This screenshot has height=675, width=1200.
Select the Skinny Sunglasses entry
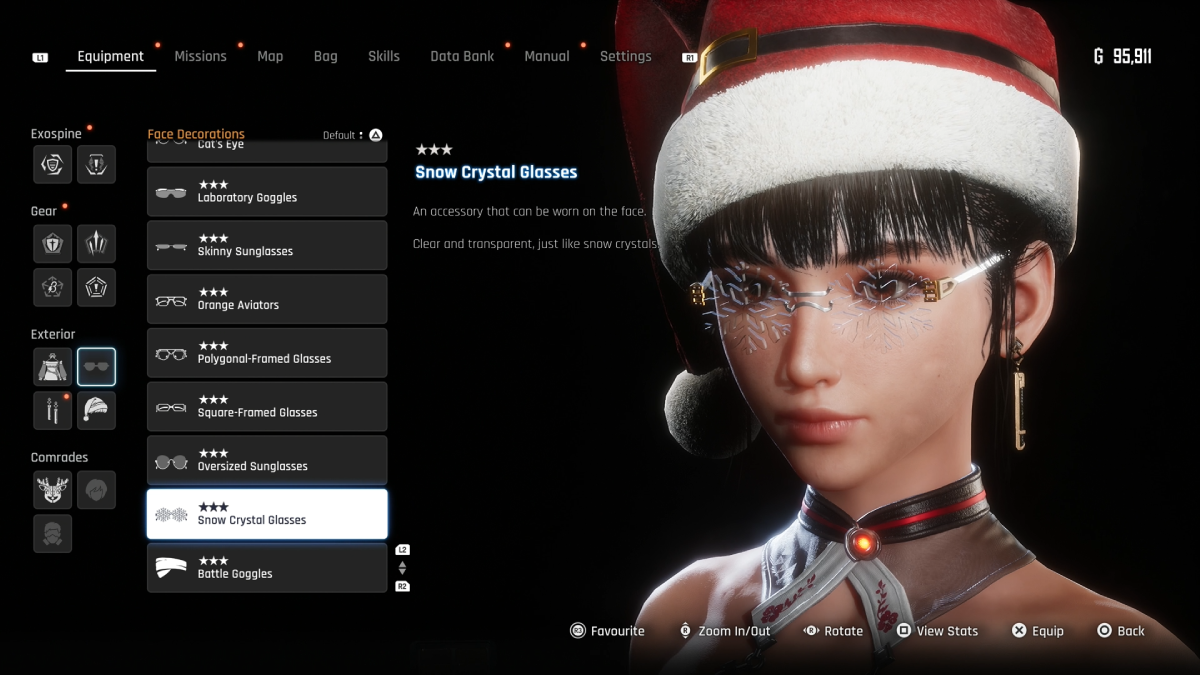click(x=267, y=246)
